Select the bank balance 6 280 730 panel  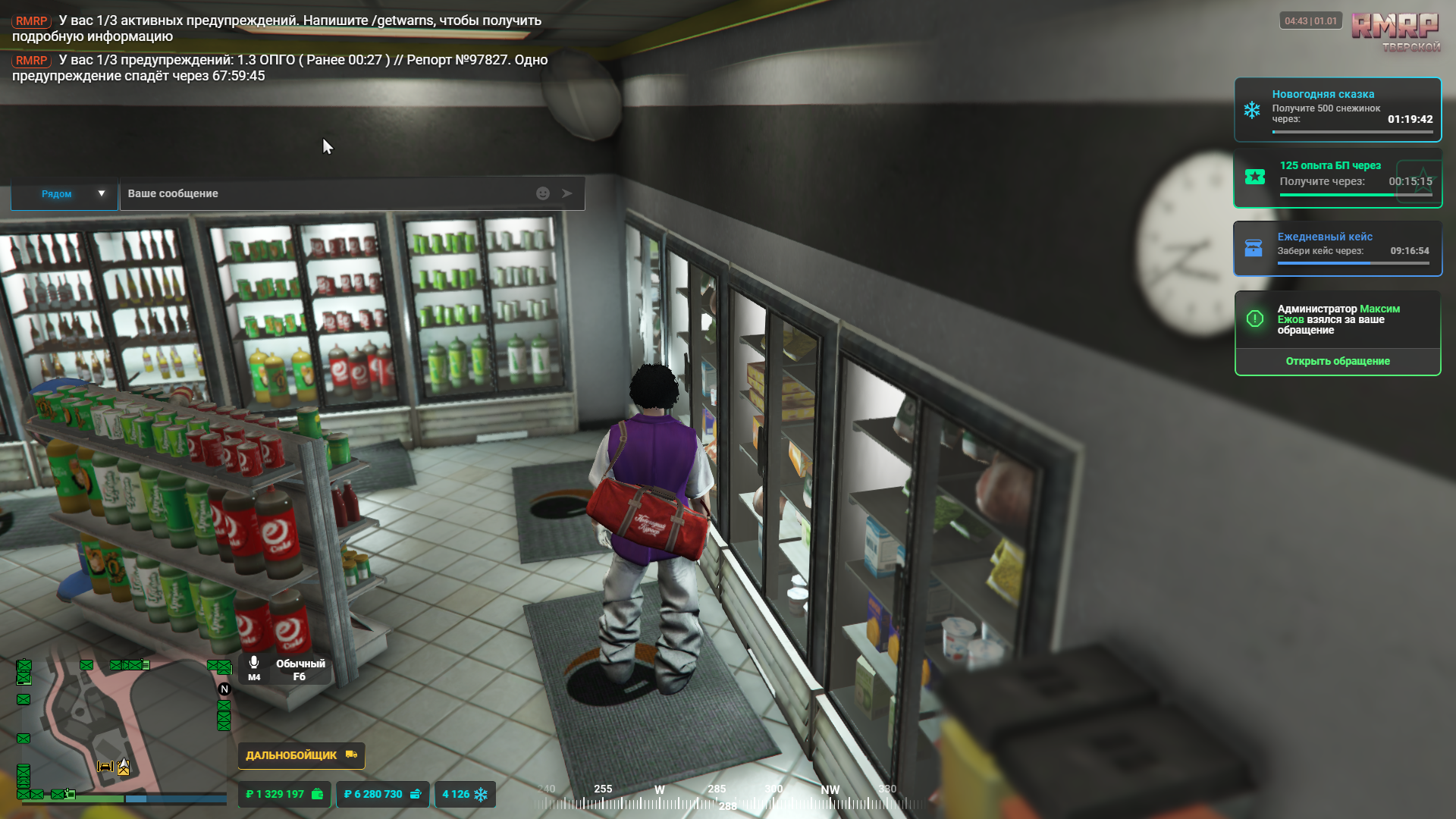(x=382, y=794)
